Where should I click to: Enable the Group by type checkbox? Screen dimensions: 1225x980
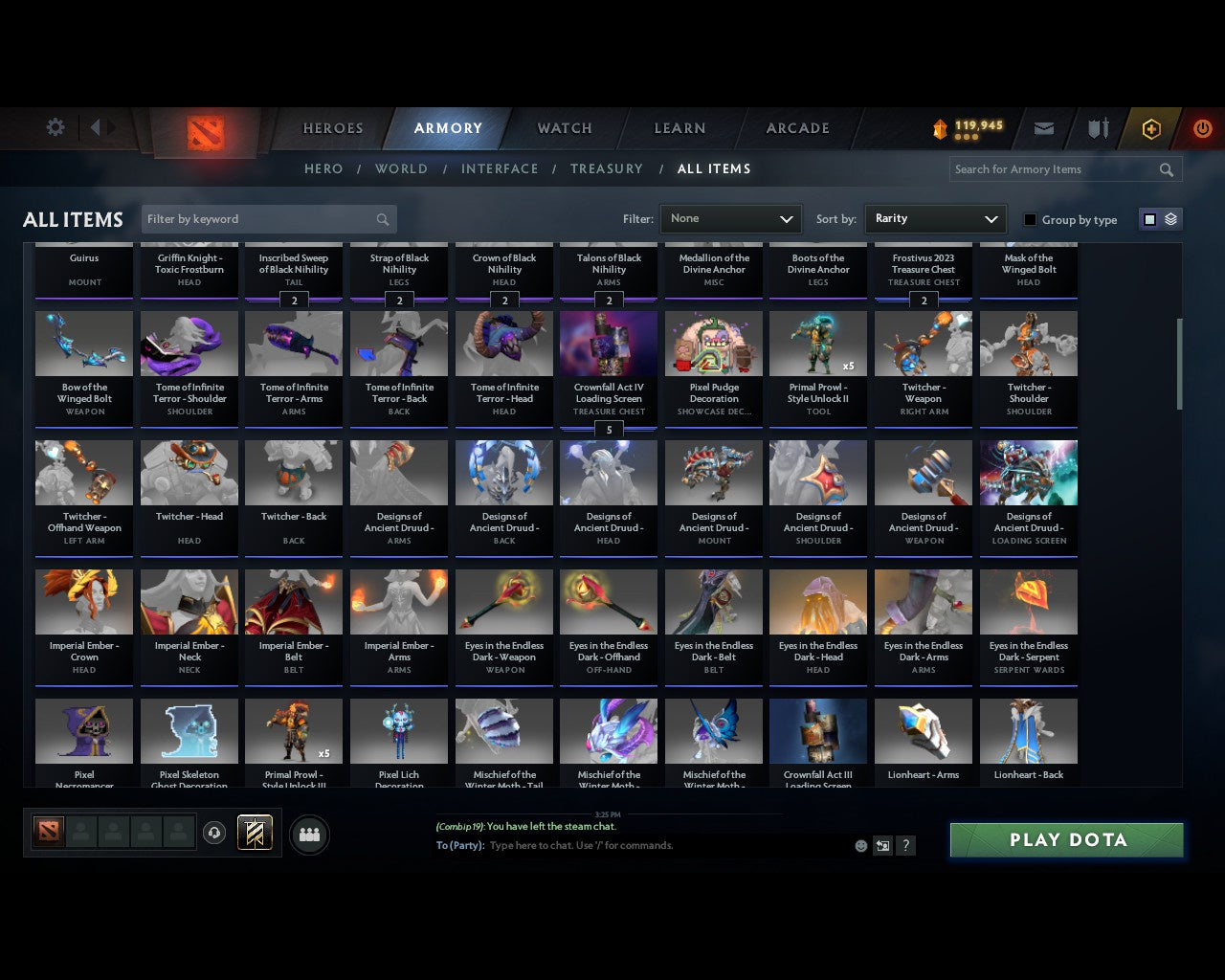coord(1030,219)
